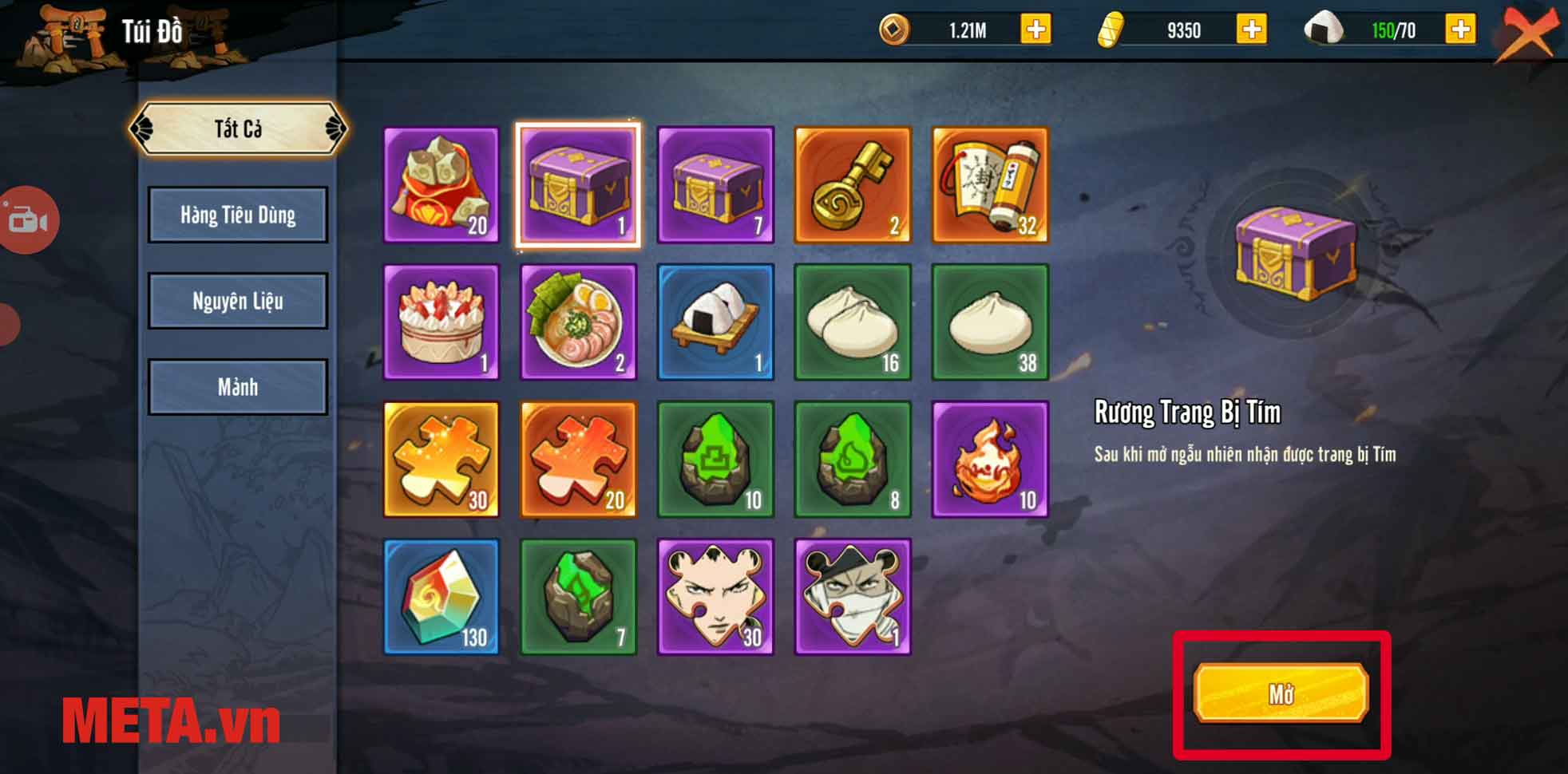Select the rainbow crystal with 130 count
The width and height of the screenshot is (1568, 774).
point(441,597)
